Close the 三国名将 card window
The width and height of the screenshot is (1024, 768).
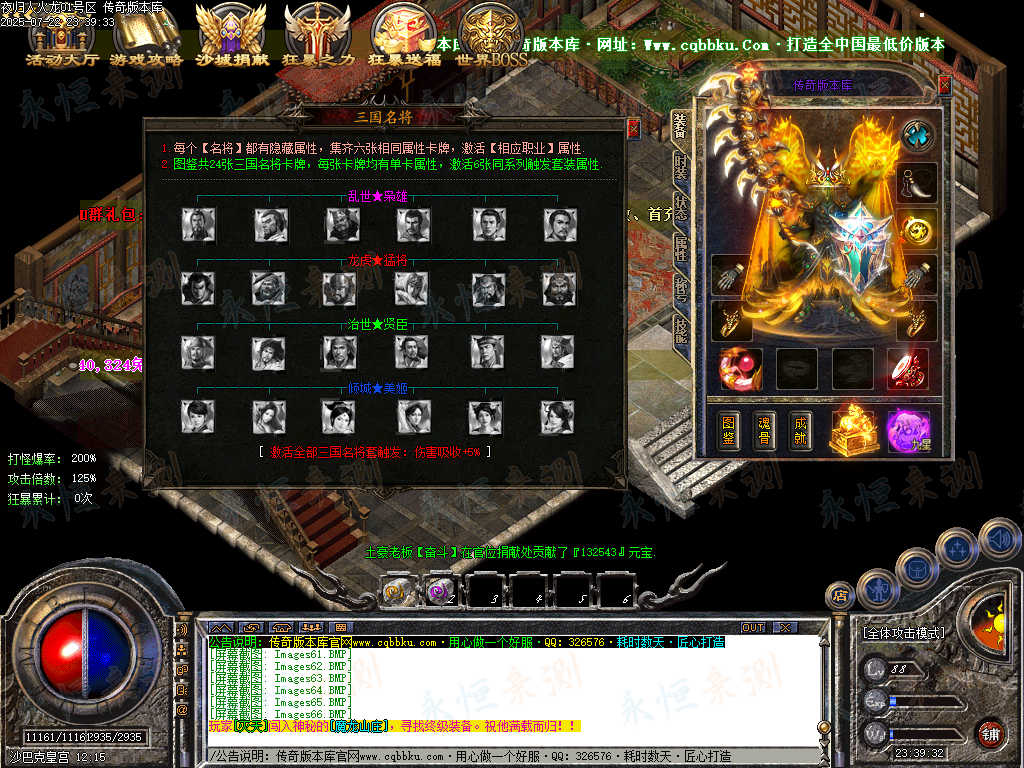click(633, 128)
